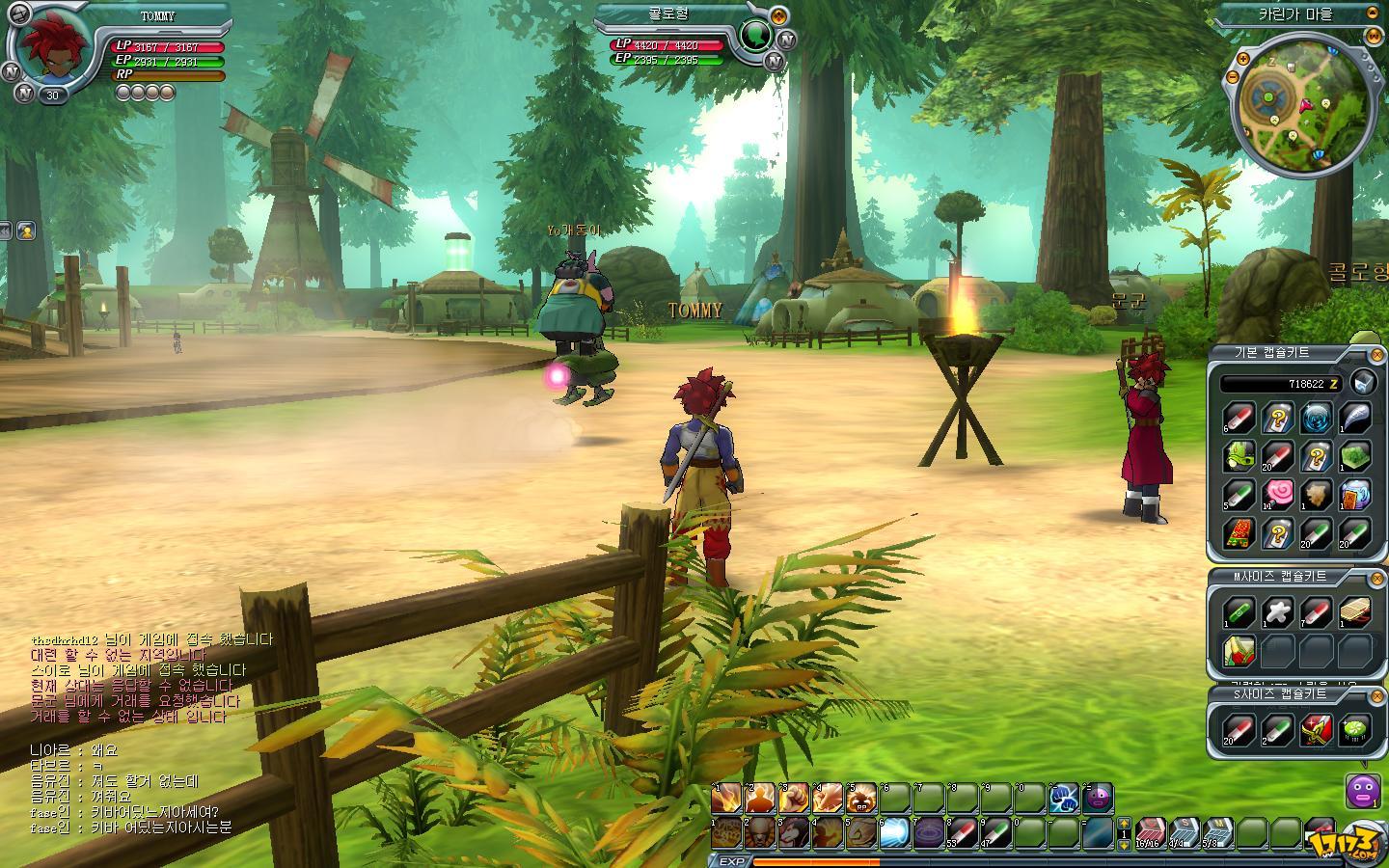Viewport: 1389px width, 868px height.
Task: Select the green cube item in inventory
Action: click(x=1355, y=456)
